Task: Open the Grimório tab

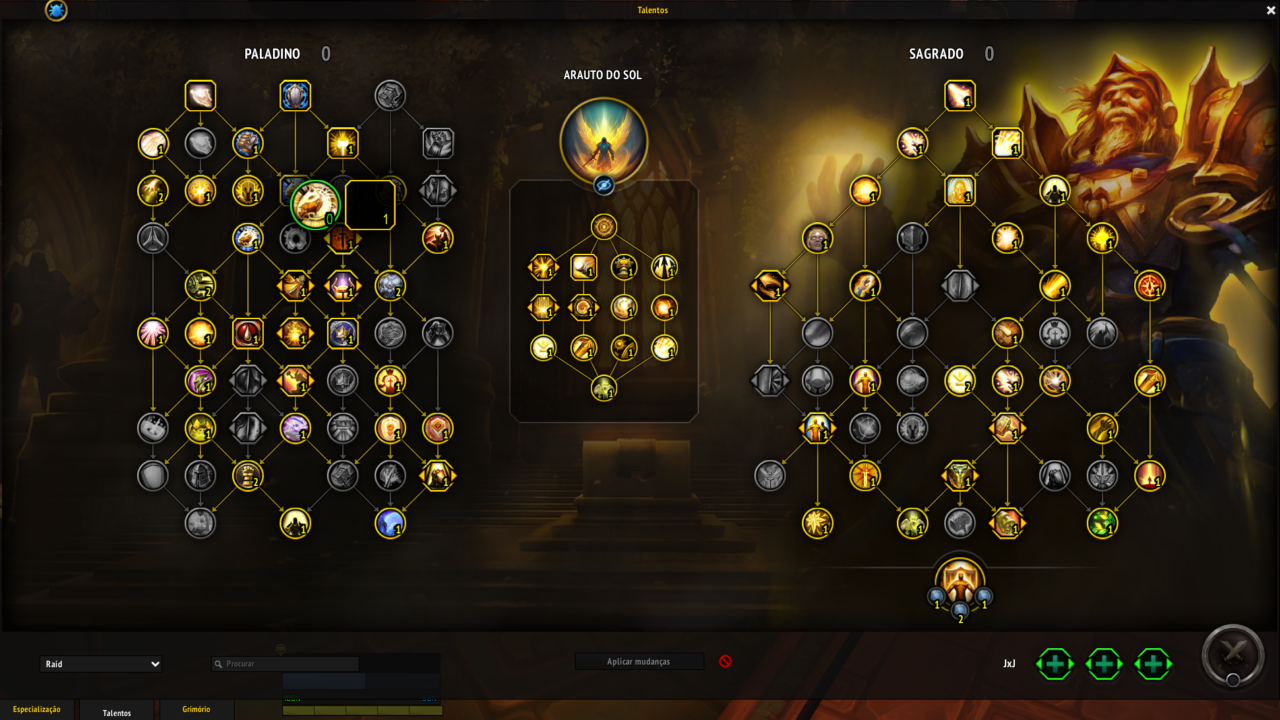Action: [x=196, y=710]
